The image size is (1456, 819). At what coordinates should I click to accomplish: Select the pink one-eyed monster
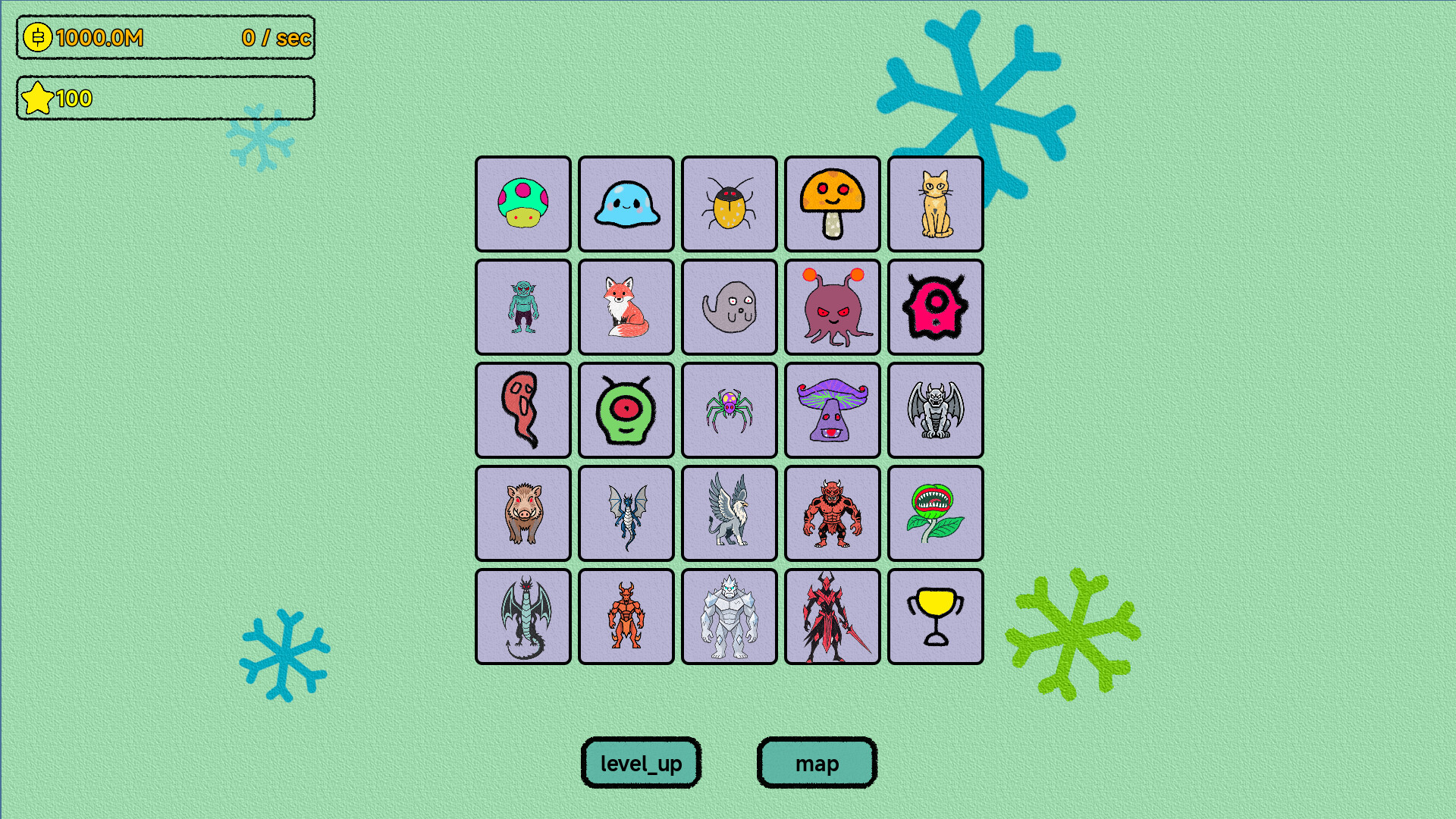936,308
